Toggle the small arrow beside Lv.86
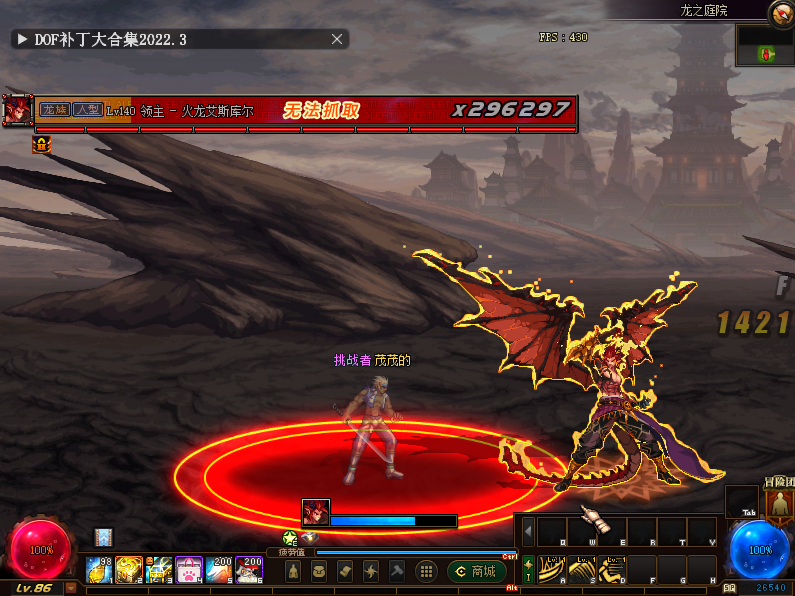Image resolution: width=795 pixels, height=596 pixels. [71, 589]
